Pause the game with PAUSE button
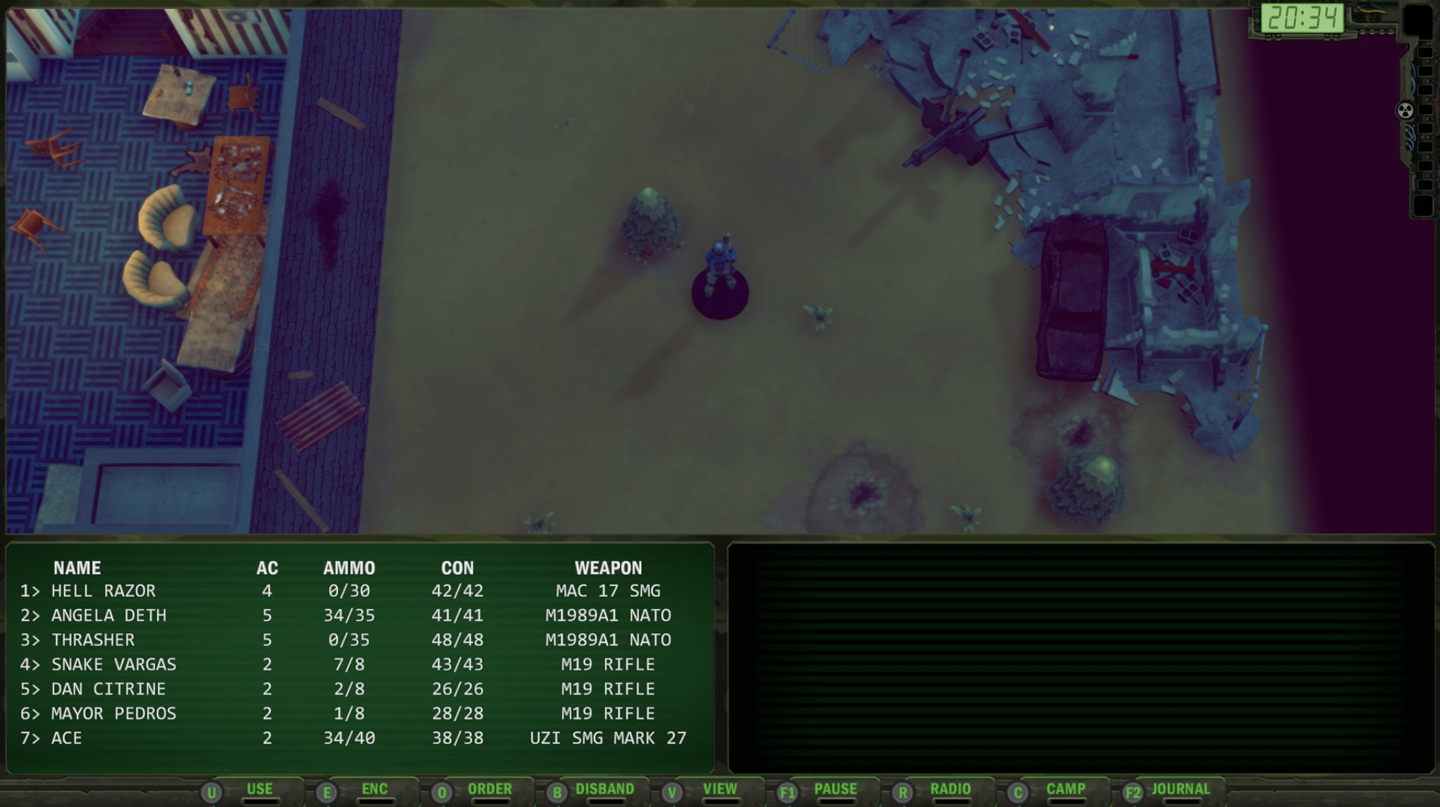Image resolution: width=1440 pixels, height=807 pixels. point(835,790)
